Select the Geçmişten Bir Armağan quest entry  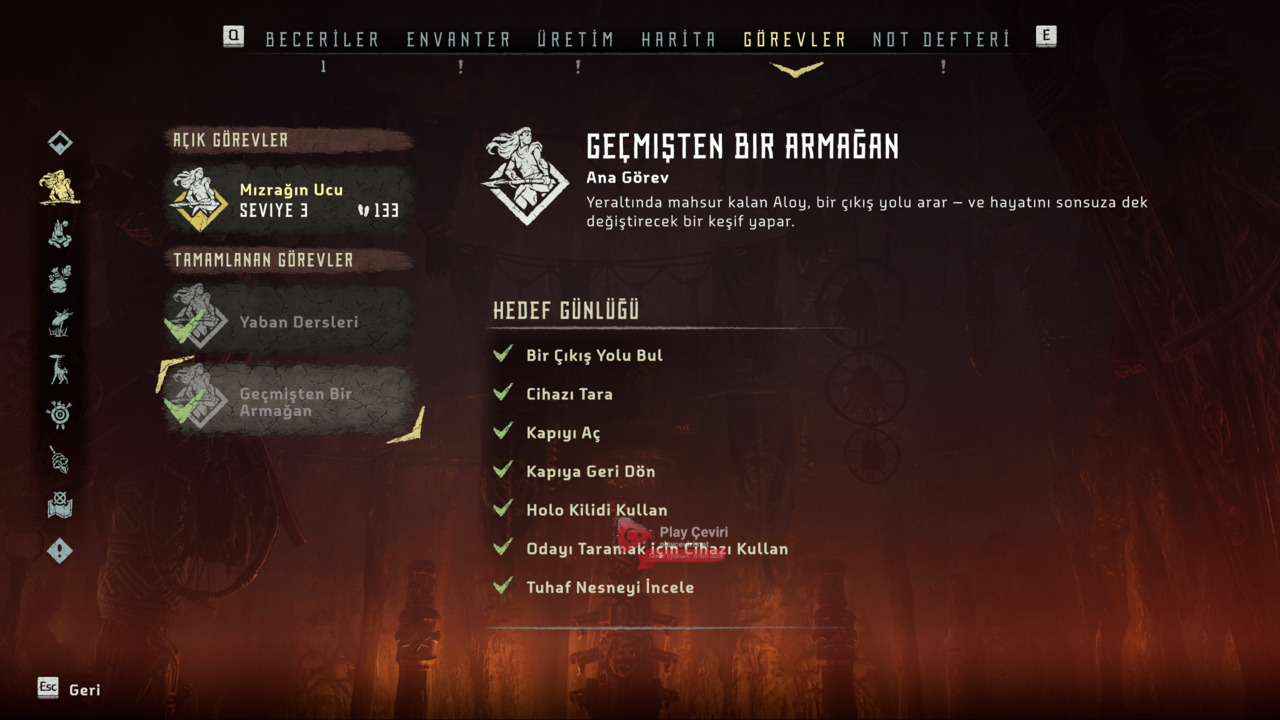[x=291, y=401]
